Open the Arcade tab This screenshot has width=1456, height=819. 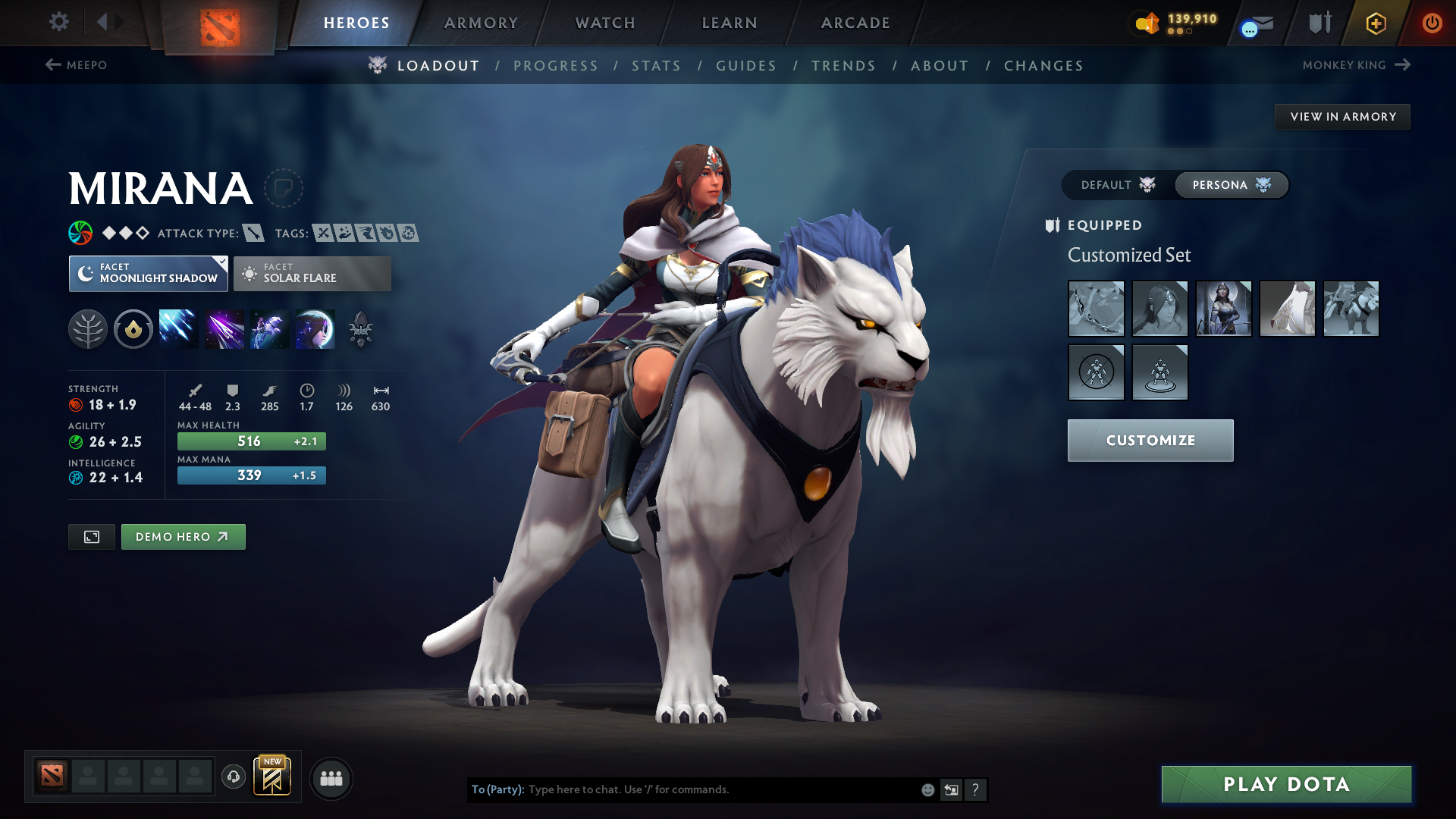coord(855,23)
